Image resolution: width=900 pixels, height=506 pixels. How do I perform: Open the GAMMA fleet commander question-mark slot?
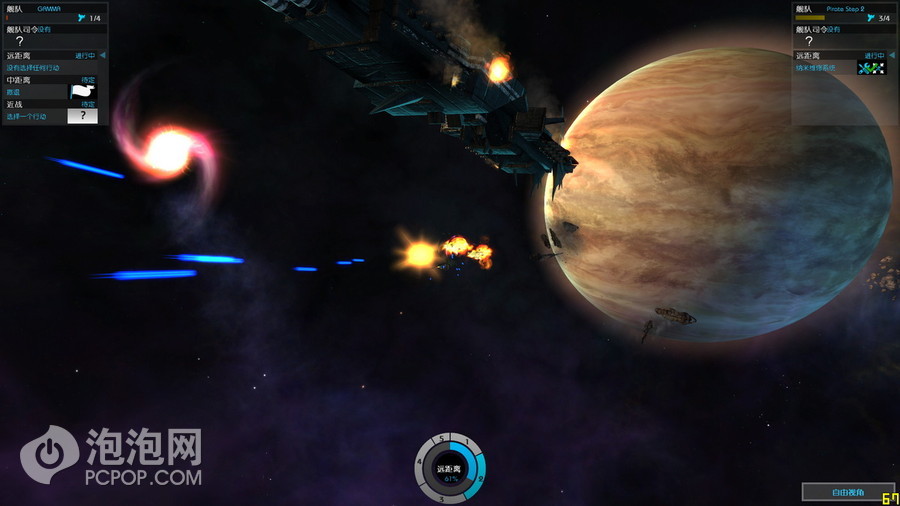click(19, 41)
